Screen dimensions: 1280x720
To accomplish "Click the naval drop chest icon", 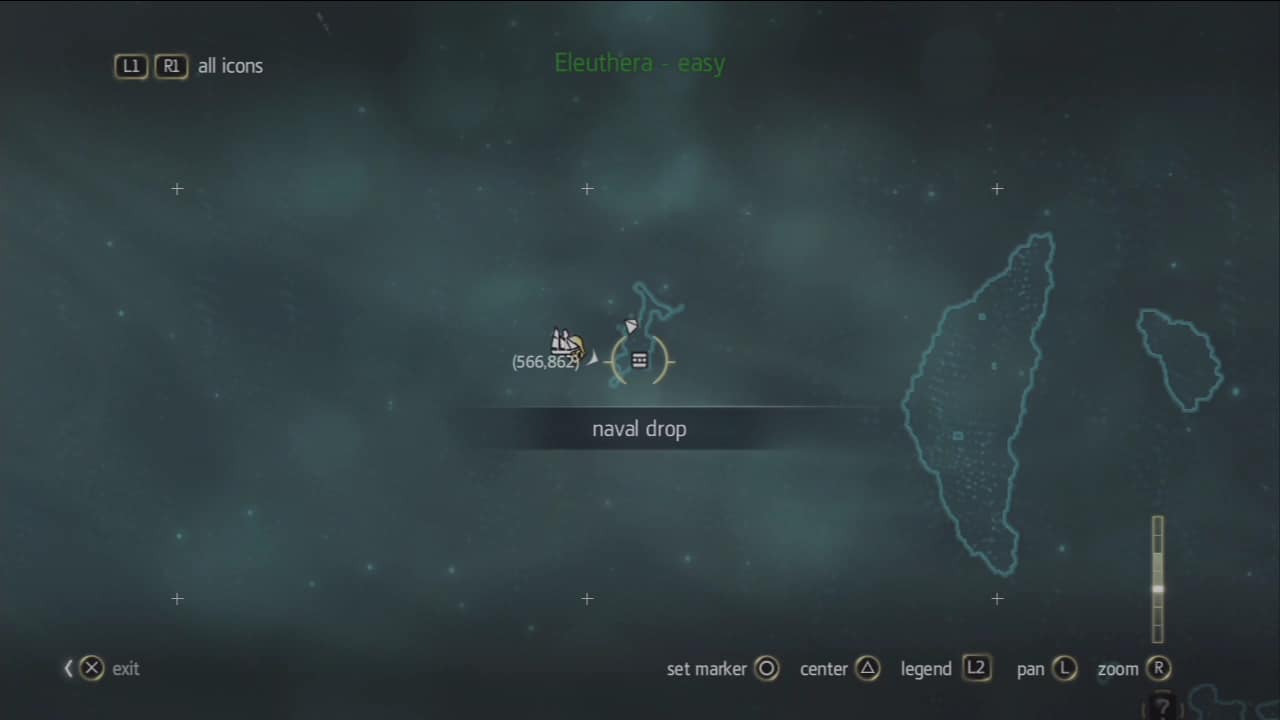I will click(x=639, y=360).
